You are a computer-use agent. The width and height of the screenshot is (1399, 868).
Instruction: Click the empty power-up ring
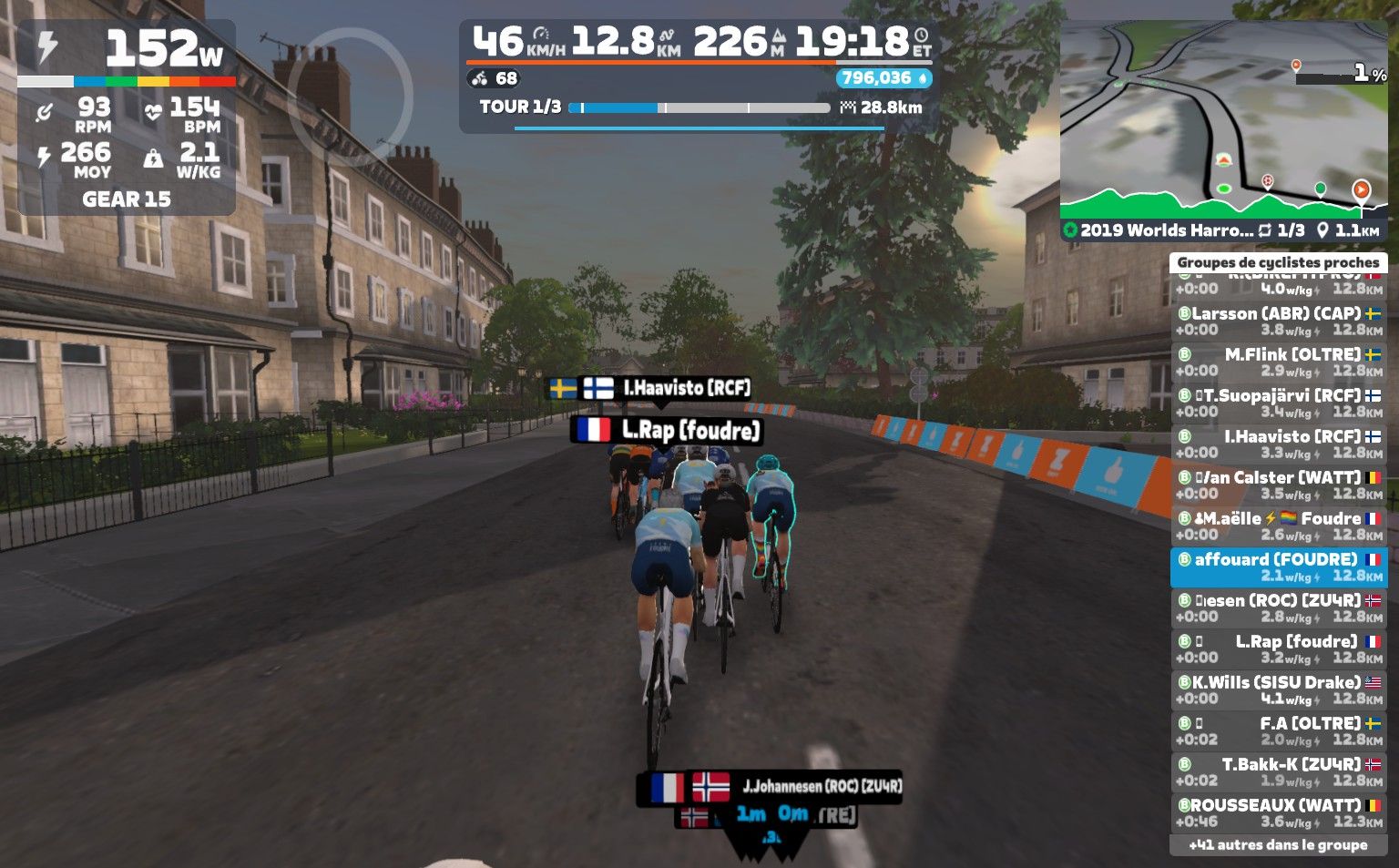pos(351,96)
